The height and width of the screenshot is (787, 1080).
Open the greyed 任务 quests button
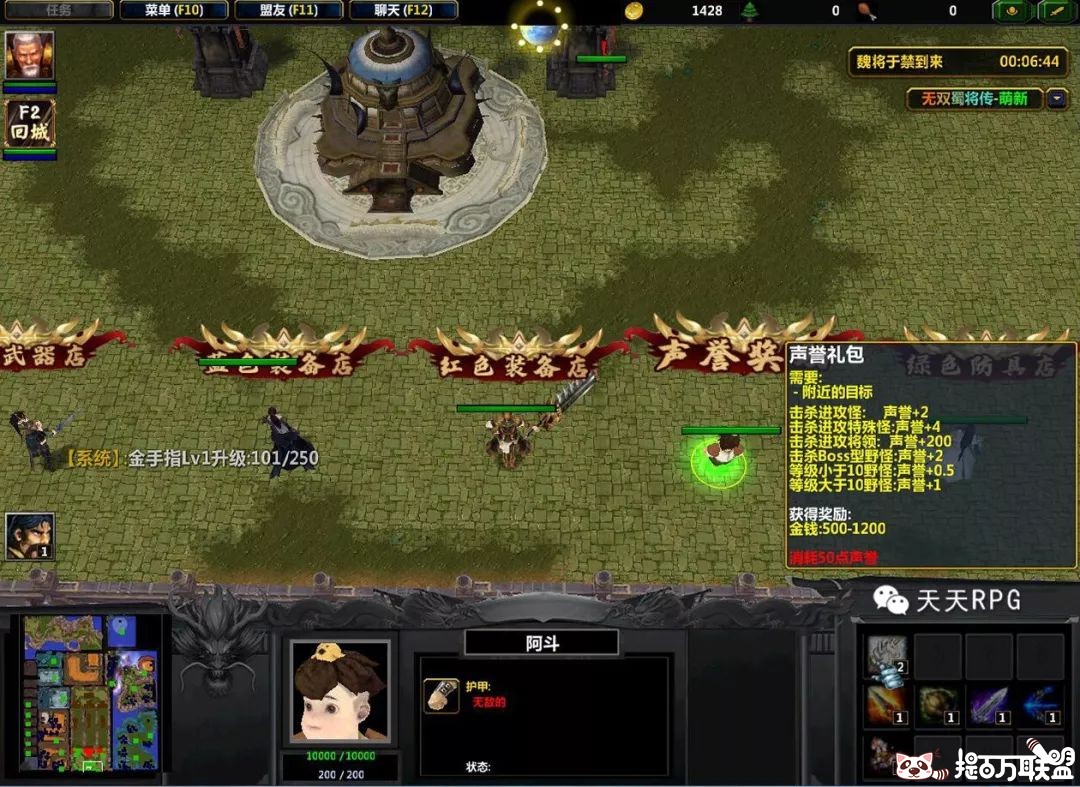[58, 11]
